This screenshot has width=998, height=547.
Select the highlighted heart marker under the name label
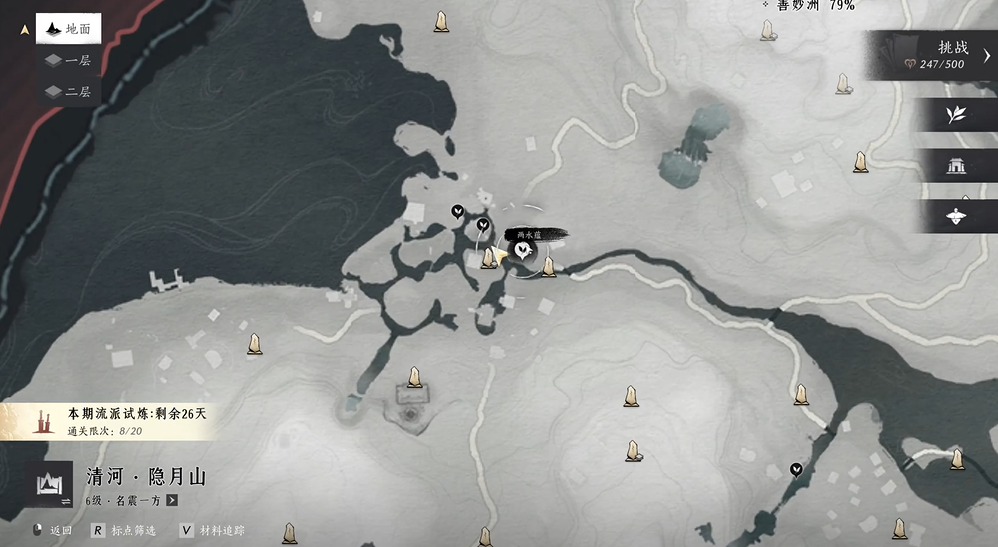pyautogui.click(x=521, y=253)
